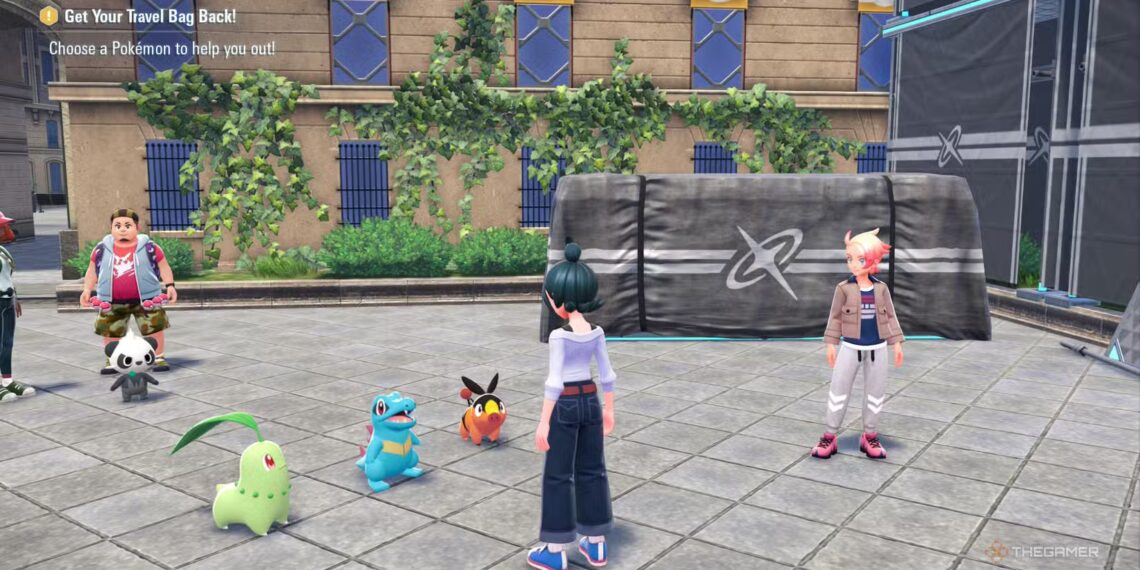The image size is (1140, 570).
Task: Pick Tepig as your partner
Action: point(481,410)
